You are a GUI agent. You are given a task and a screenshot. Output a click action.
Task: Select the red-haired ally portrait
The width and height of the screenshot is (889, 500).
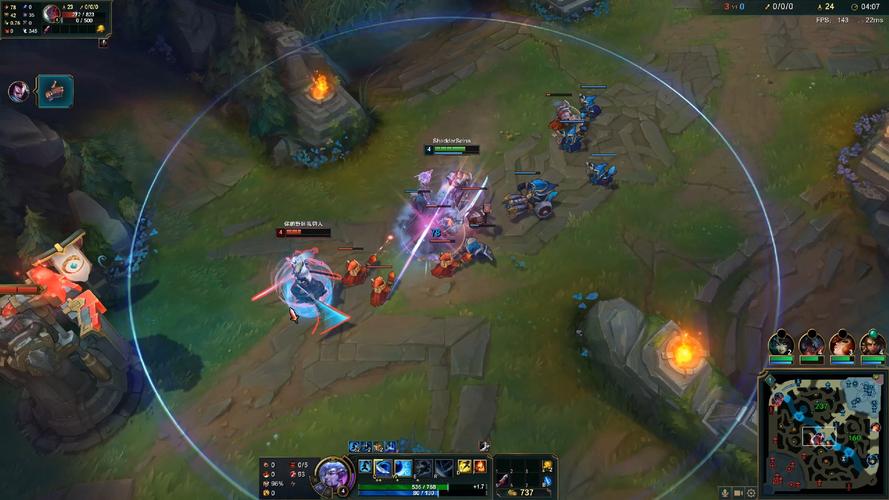(x=842, y=344)
